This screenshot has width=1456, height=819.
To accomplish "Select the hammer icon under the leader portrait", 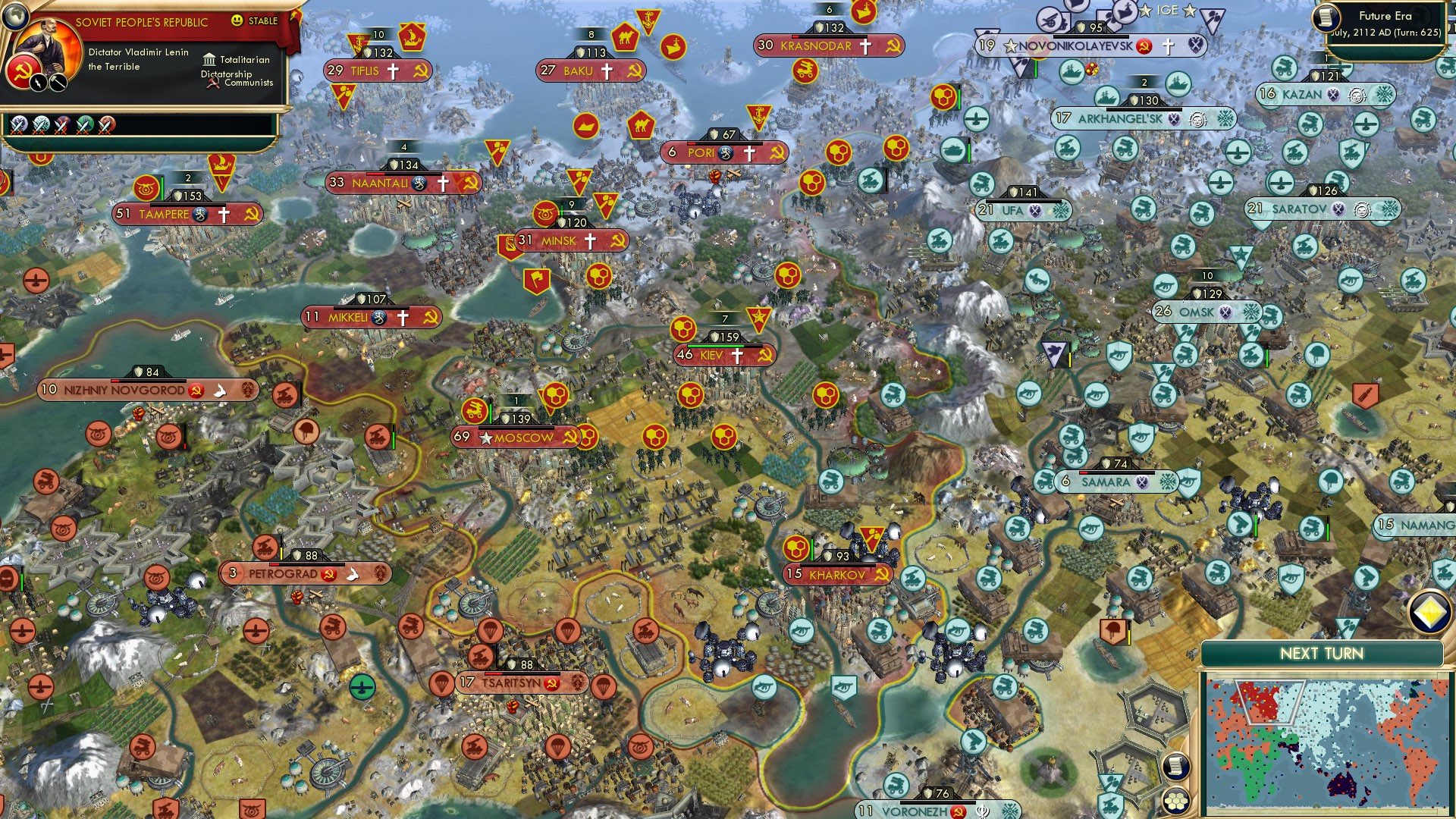I will pyautogui.click(x=57, y=83).
